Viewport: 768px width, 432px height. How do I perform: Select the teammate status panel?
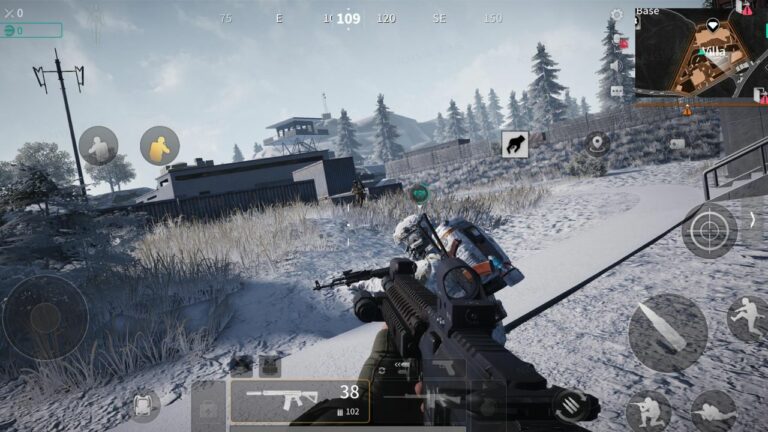(31, 31)
